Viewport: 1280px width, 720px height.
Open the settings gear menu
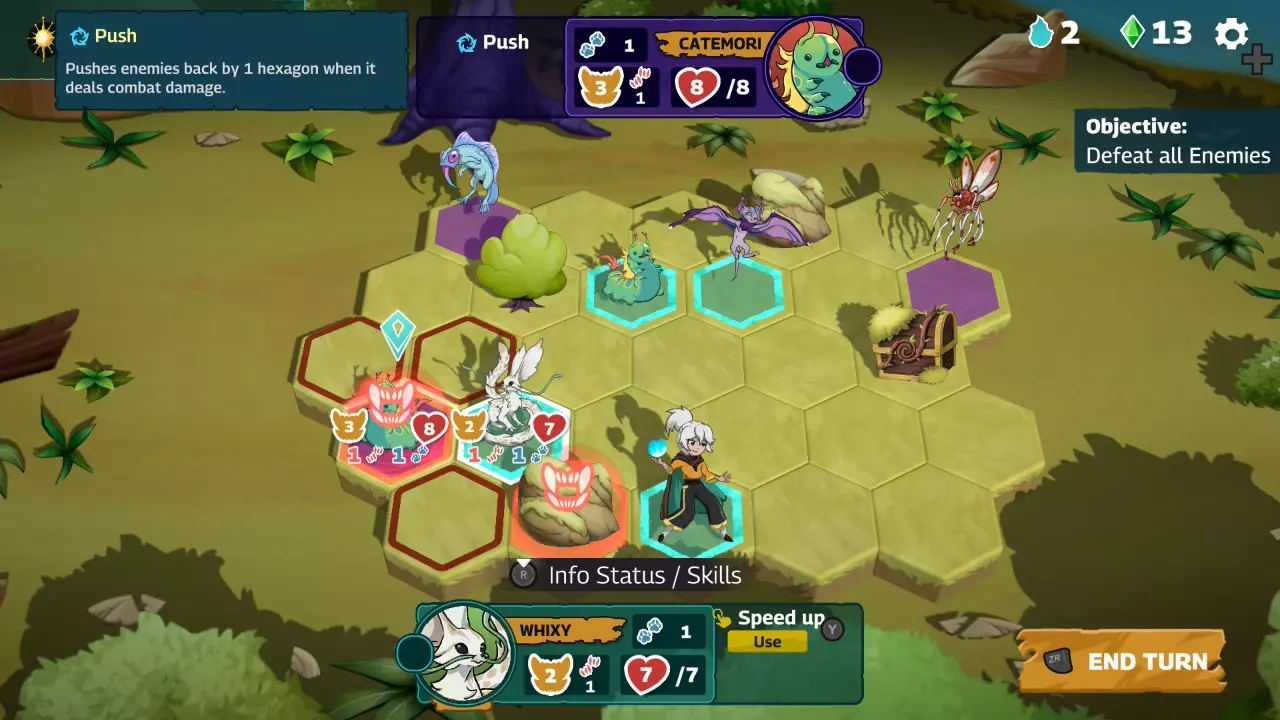pos(1232,35)
